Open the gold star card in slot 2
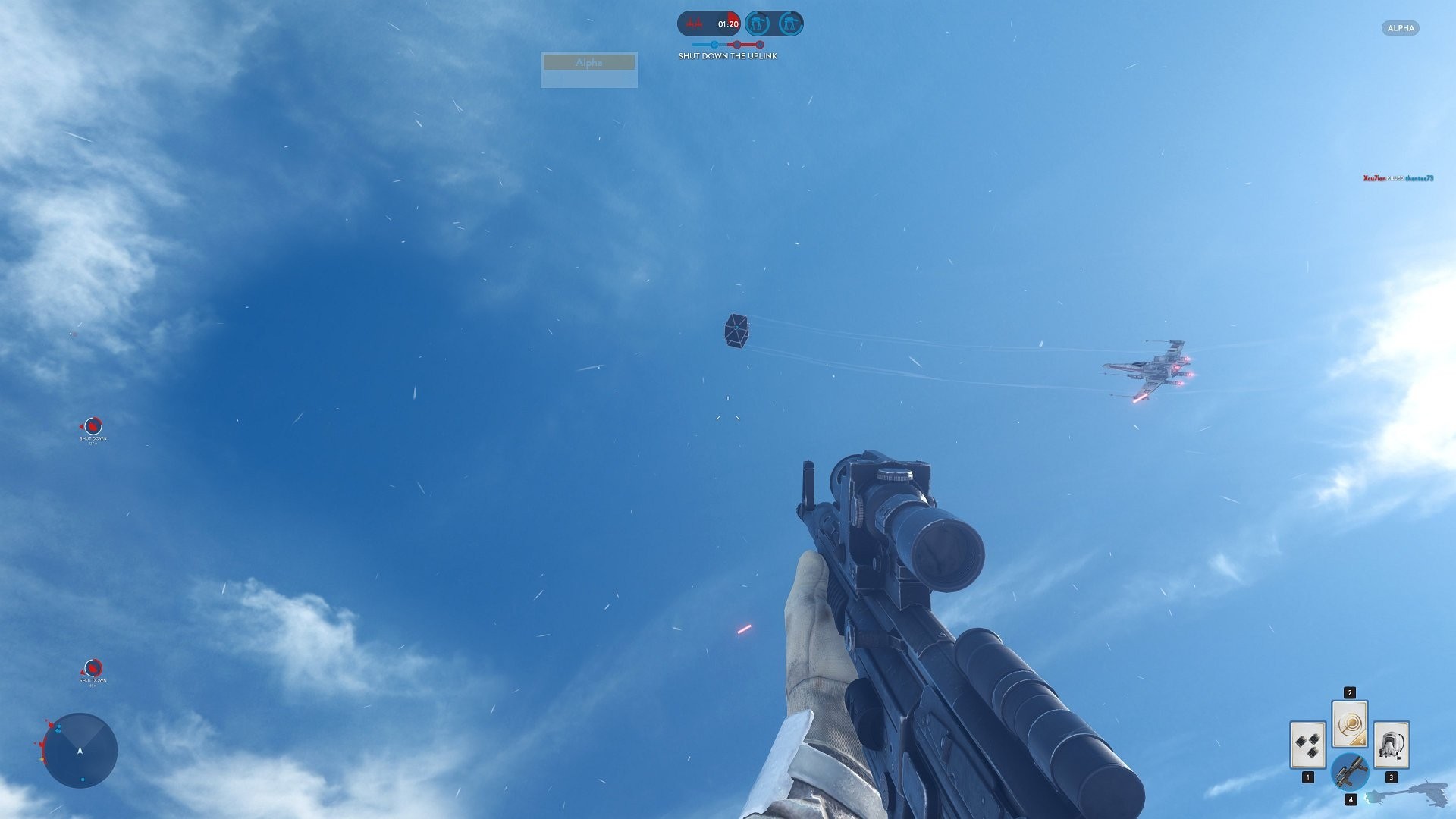 [1350, 724]
